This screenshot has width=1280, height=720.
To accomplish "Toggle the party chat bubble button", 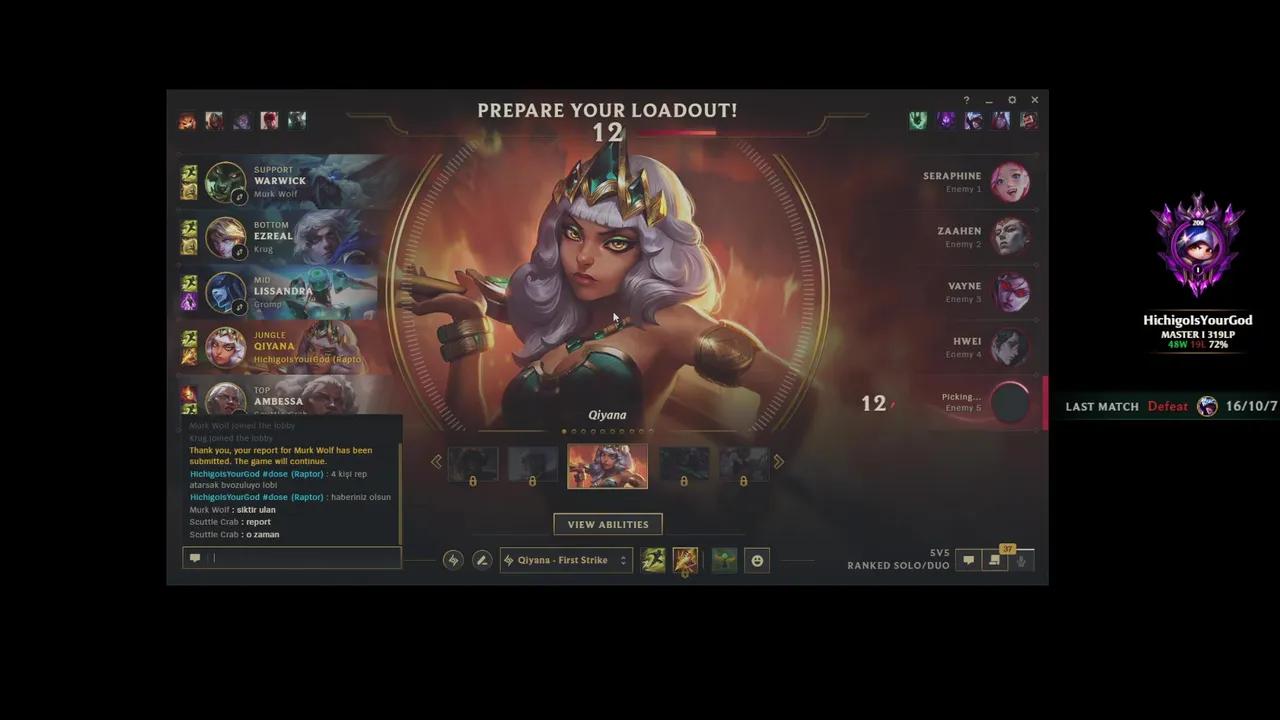I will (x=968, y=561).
